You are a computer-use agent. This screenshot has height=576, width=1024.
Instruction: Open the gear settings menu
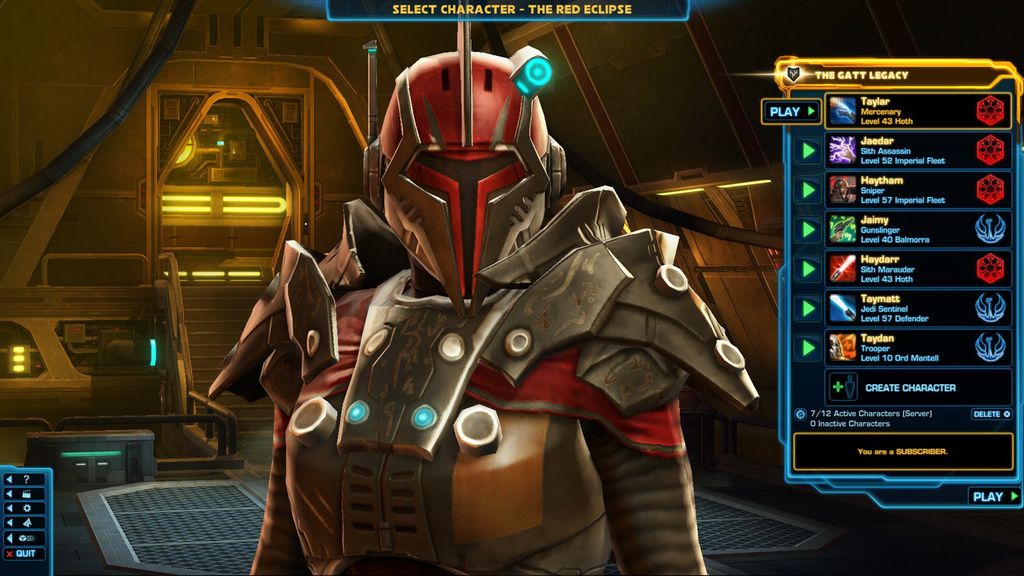pos(24,508)
